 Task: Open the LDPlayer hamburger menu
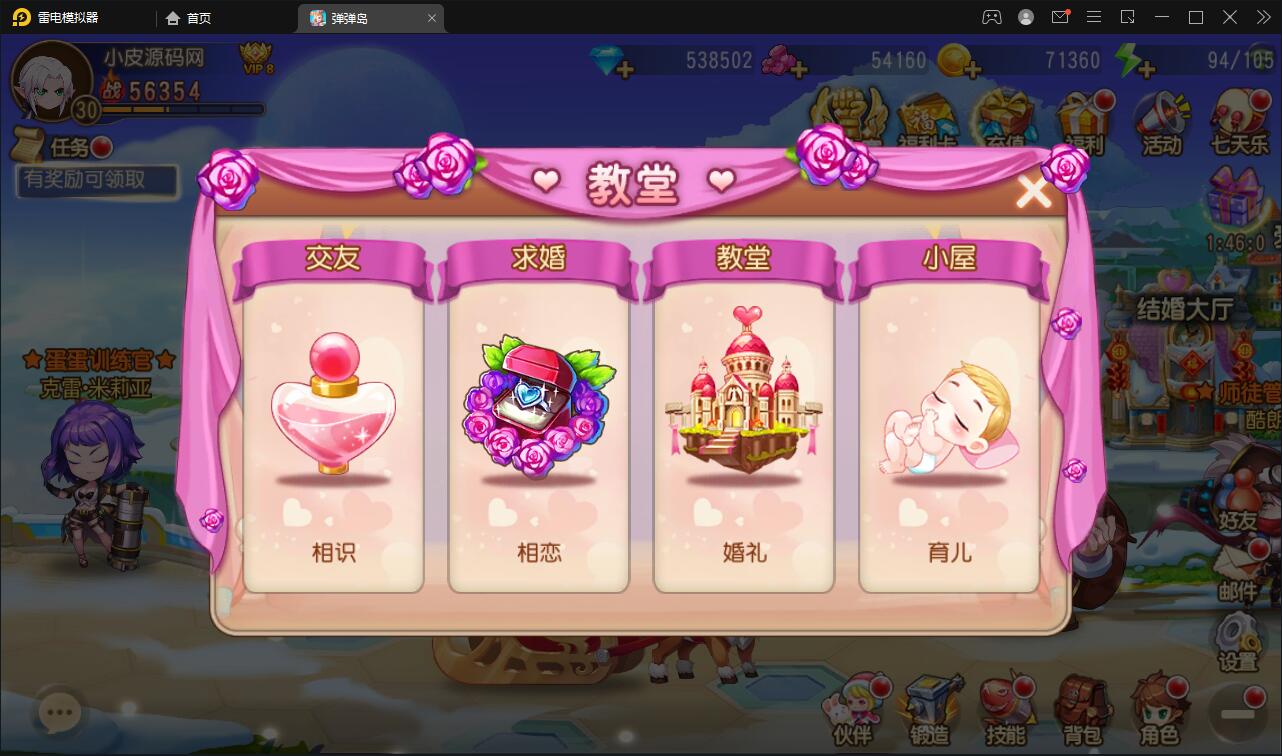(x=1094, y=17)
